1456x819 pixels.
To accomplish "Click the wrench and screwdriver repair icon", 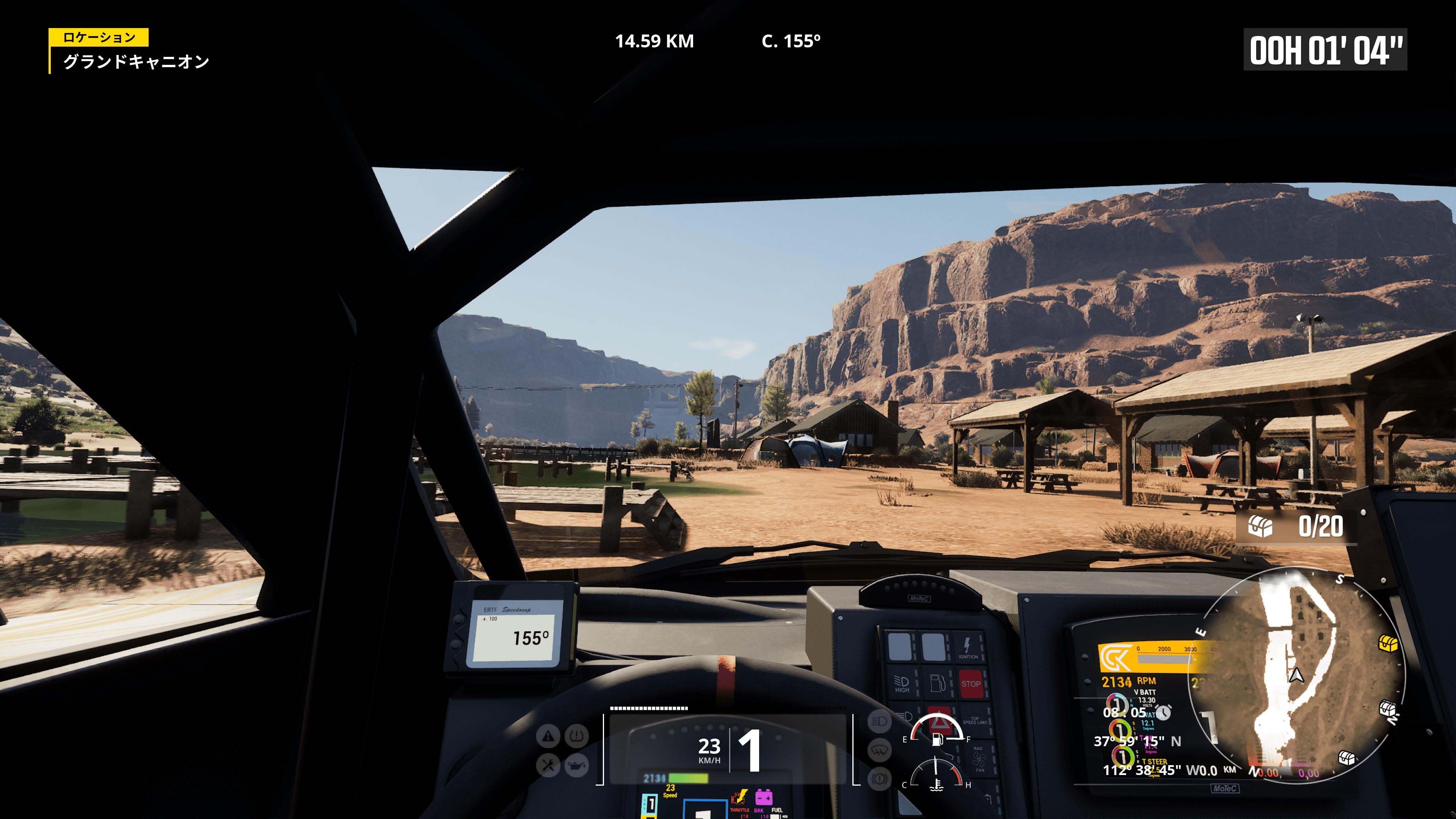I will (x=548, y=765).
